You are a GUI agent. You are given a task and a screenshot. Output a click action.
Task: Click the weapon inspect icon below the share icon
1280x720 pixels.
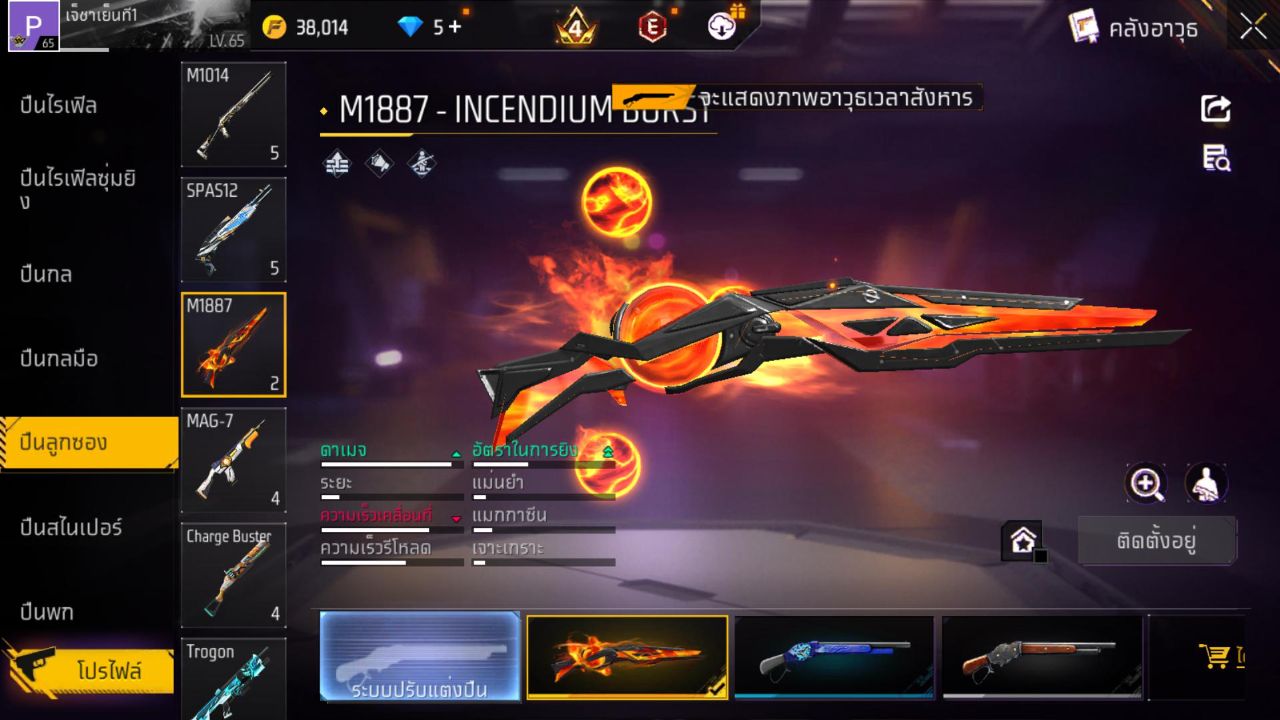(1215, 155)
